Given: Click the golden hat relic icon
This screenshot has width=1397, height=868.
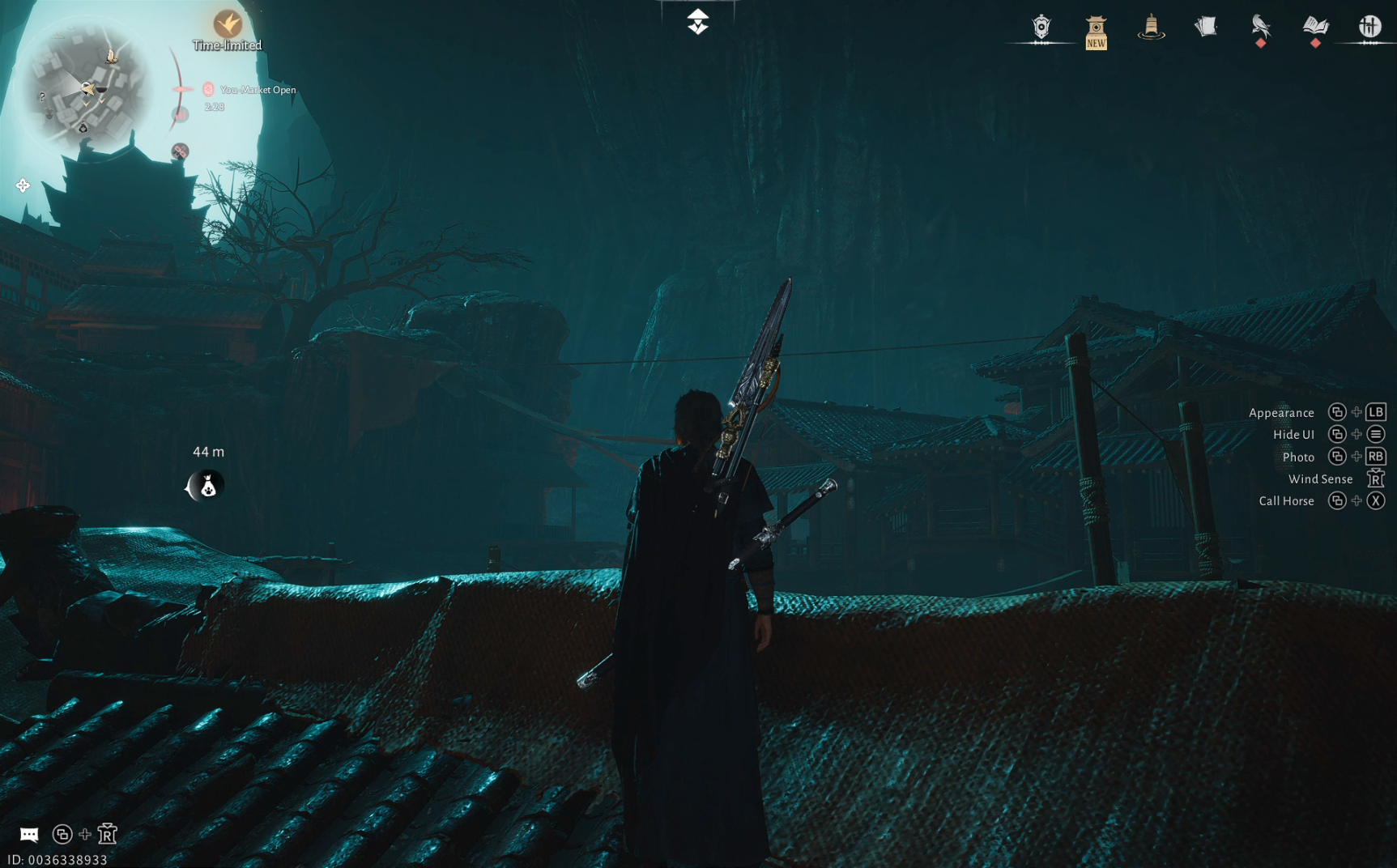Looking at the screenshot, I should pos(1152,27).
